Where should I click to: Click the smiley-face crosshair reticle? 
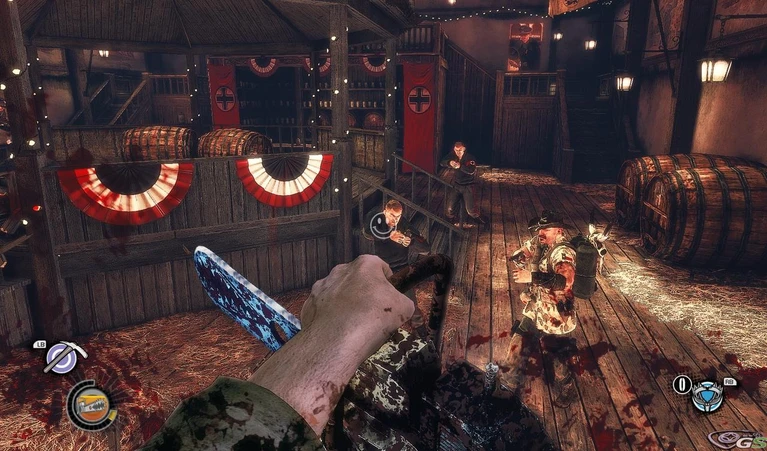click(x=381, y=225)
